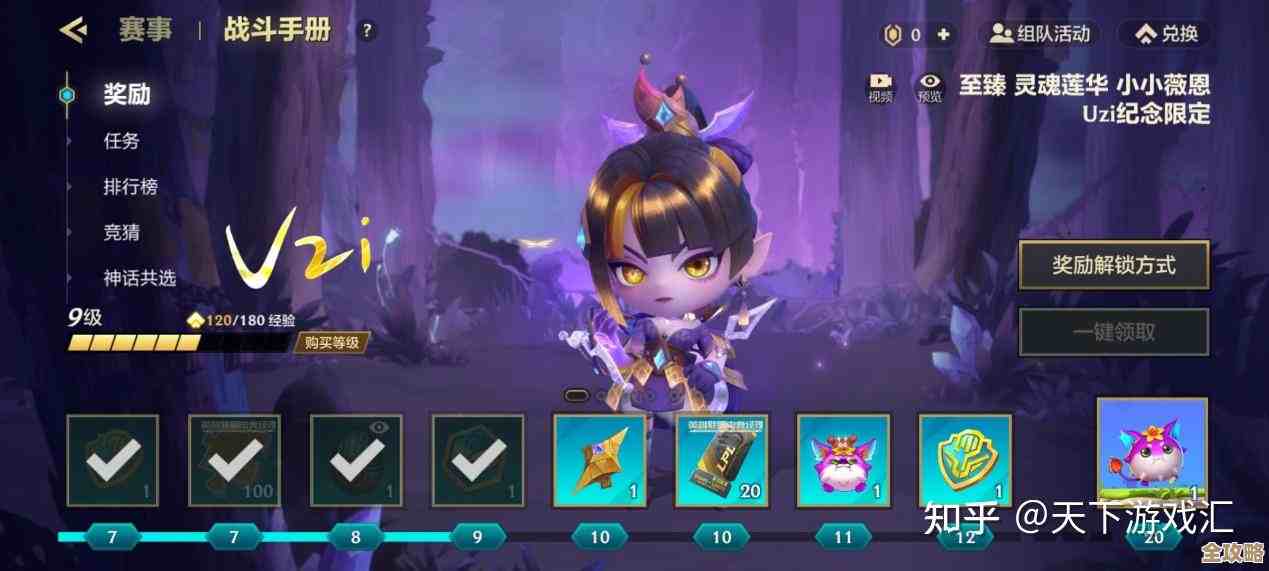Open the 兑换 exchange button
This screenshot has width=1269, height=571.
pos(1166,34)
